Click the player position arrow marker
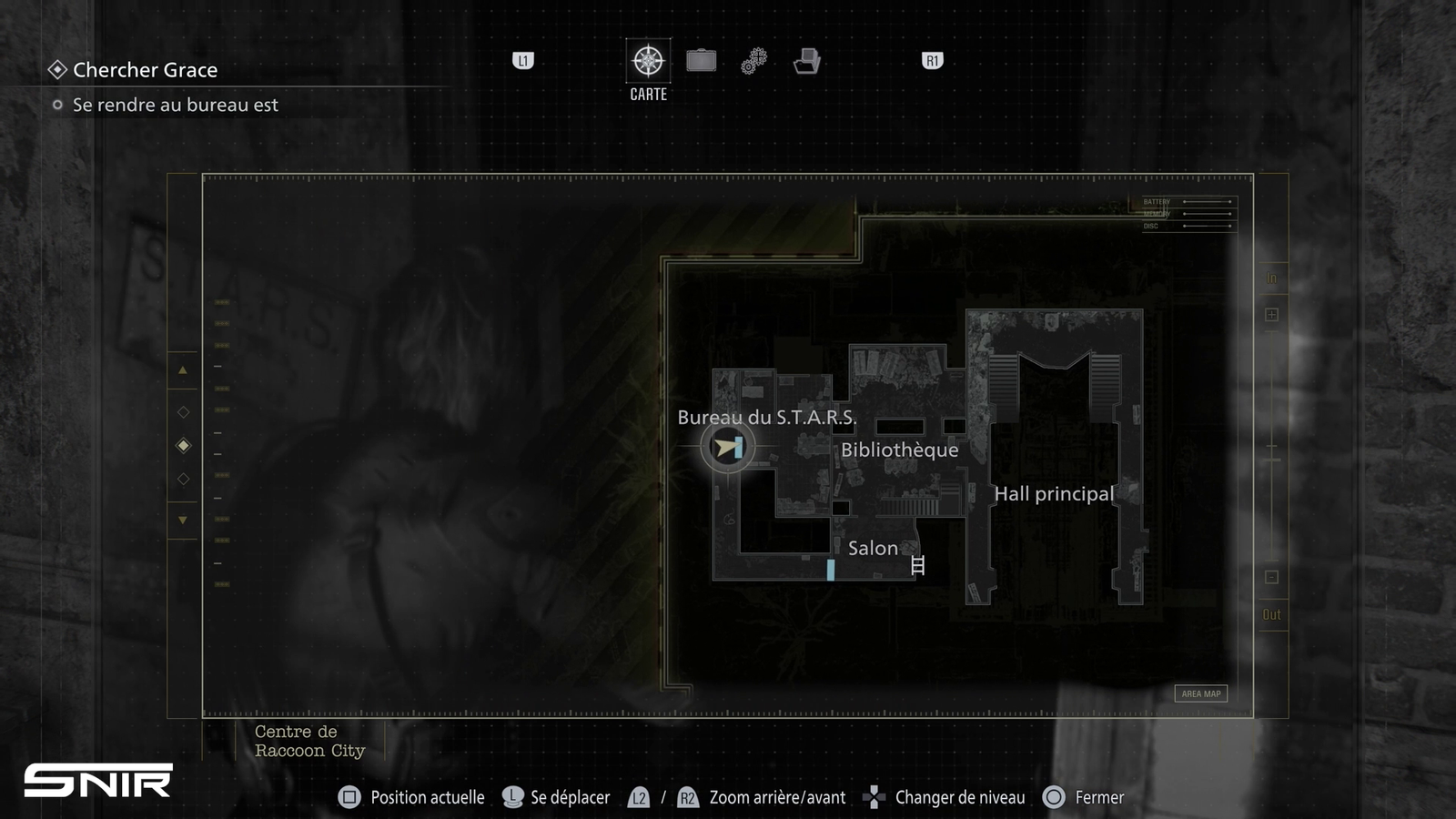The height and width of the screenshot is (819, 1456). pos(727,447)
